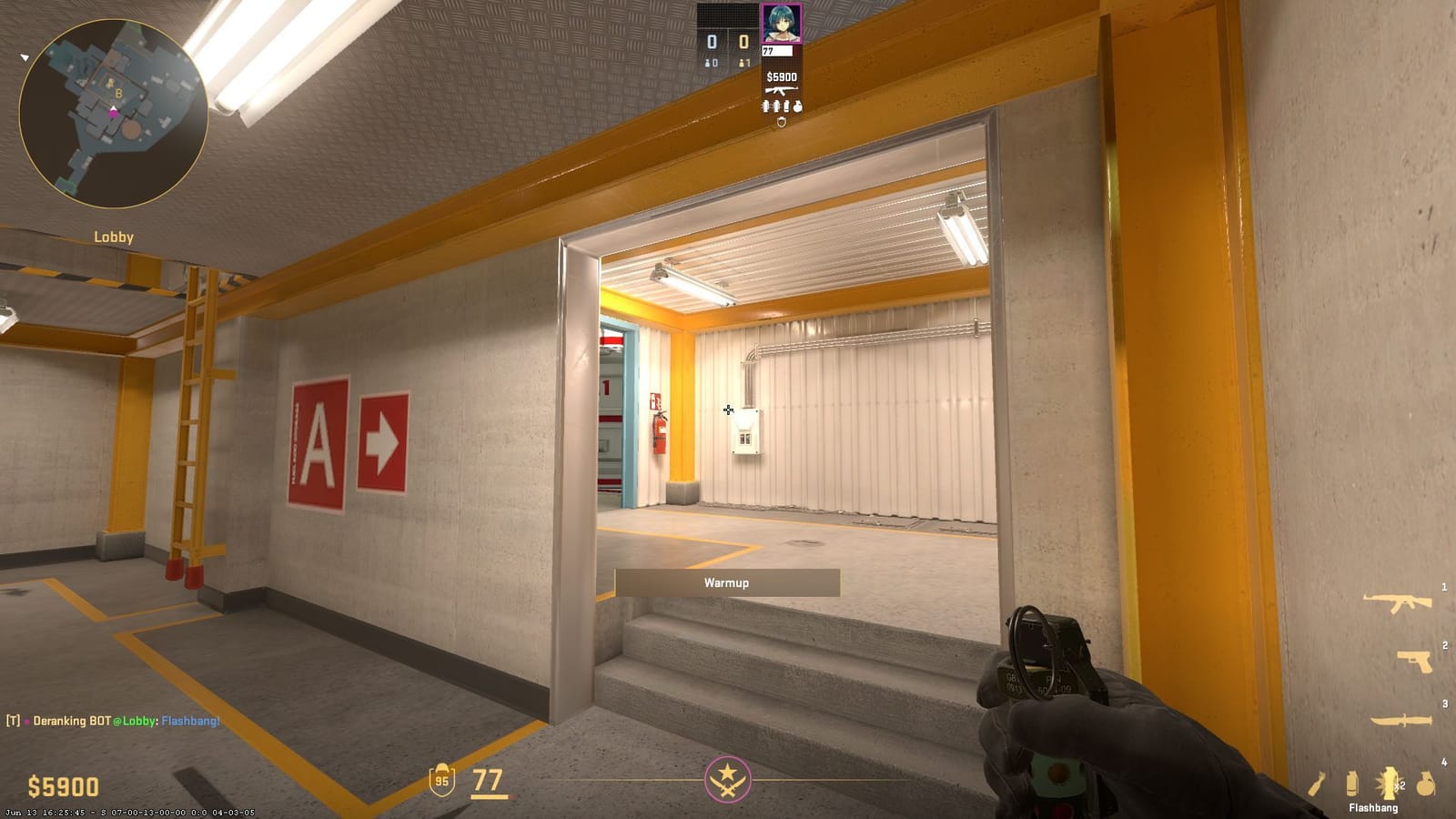Click the Lobby location label
Screen dimensions: 1456x819
pos(113,237)
